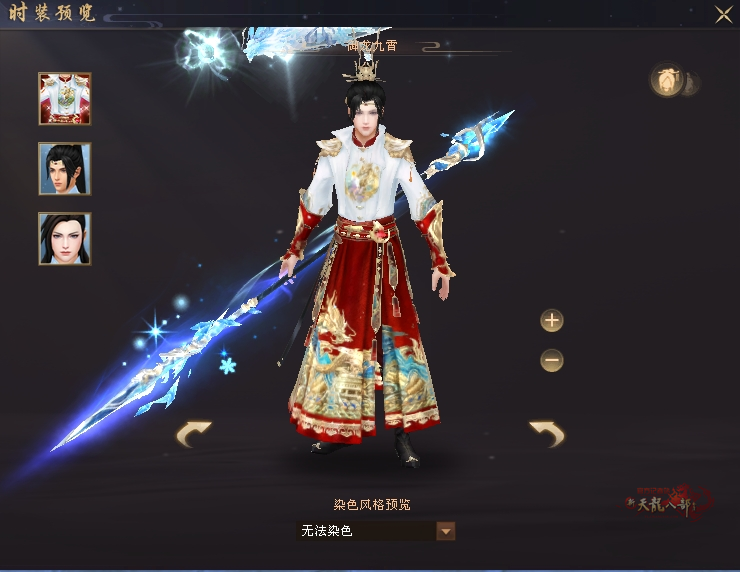
Task: Zoom in with the plus button
Action: pyautogui.click(x=552, y=321)
